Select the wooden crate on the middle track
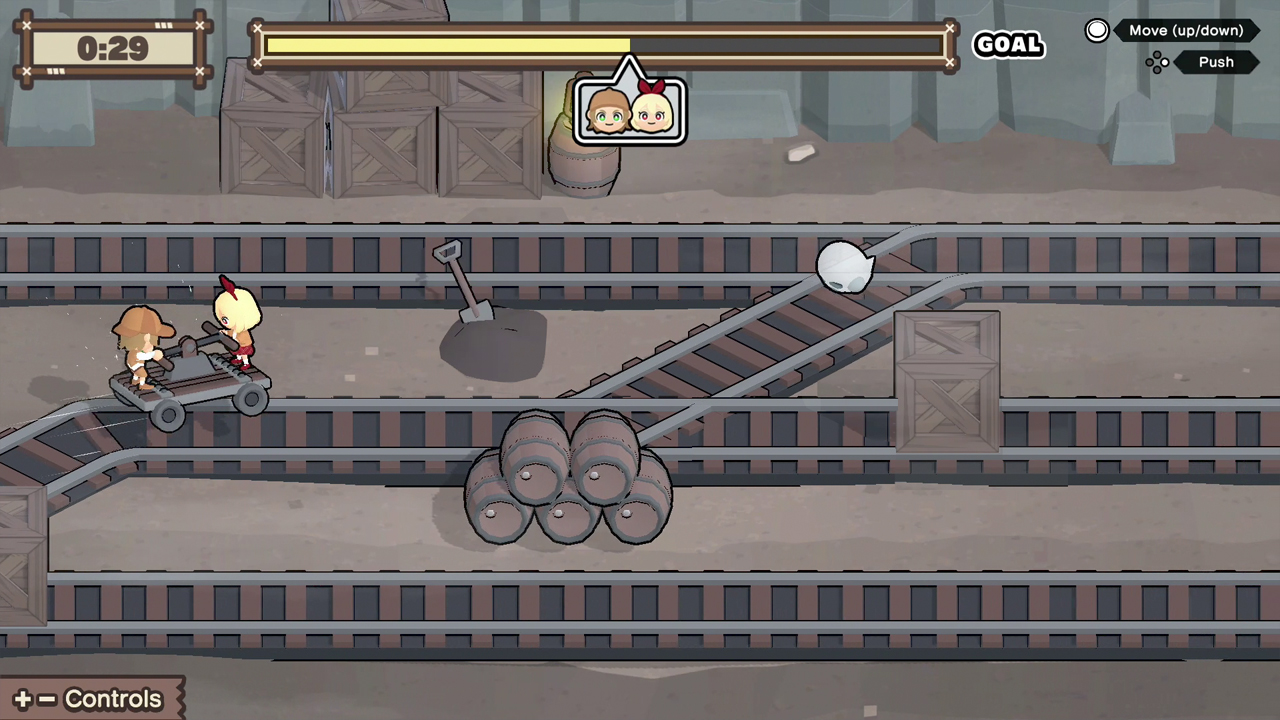Image resolution: width=1280 pixels, height=720 pixels. coord(946,380)
